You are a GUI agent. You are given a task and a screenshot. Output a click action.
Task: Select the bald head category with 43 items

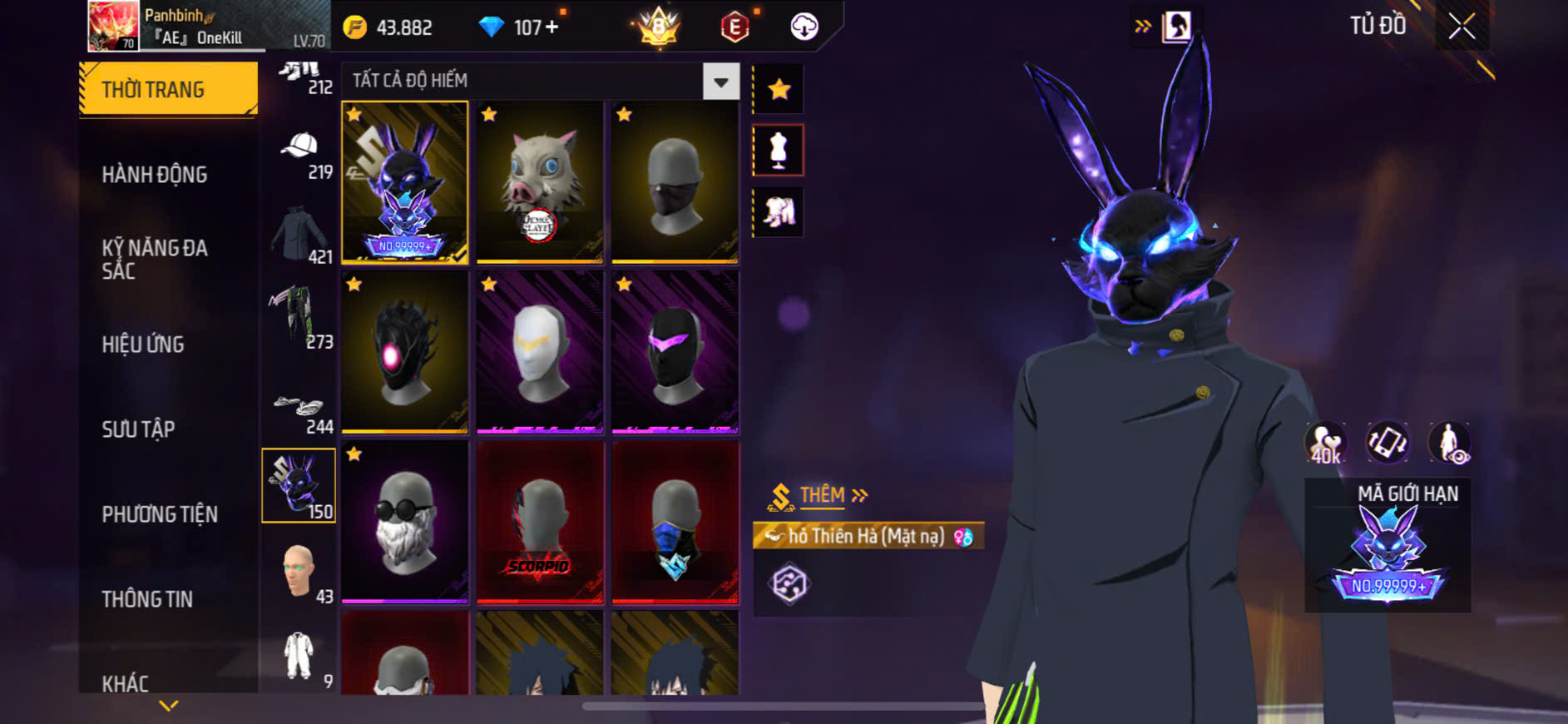300,573
